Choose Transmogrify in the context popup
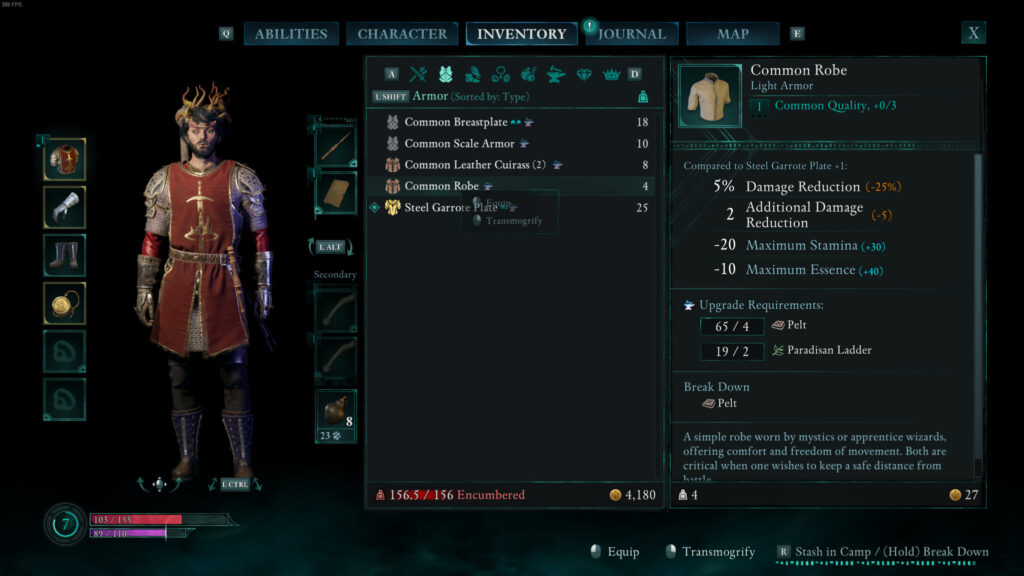The height and width of the screenshot is (576, 1024). pyautogui.click(x=513, y=220)
